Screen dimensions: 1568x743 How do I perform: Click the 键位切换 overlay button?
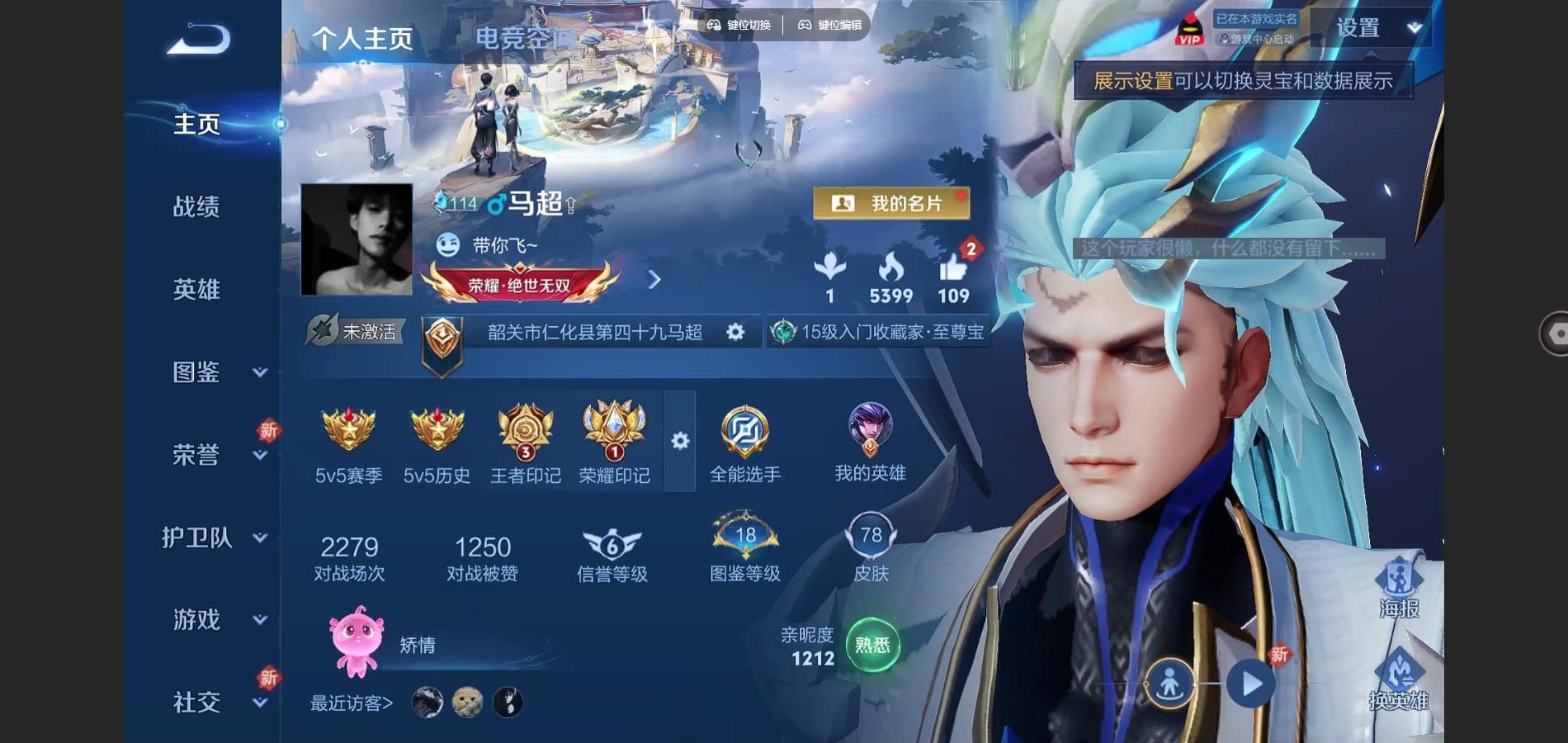[x=739, y=25]
